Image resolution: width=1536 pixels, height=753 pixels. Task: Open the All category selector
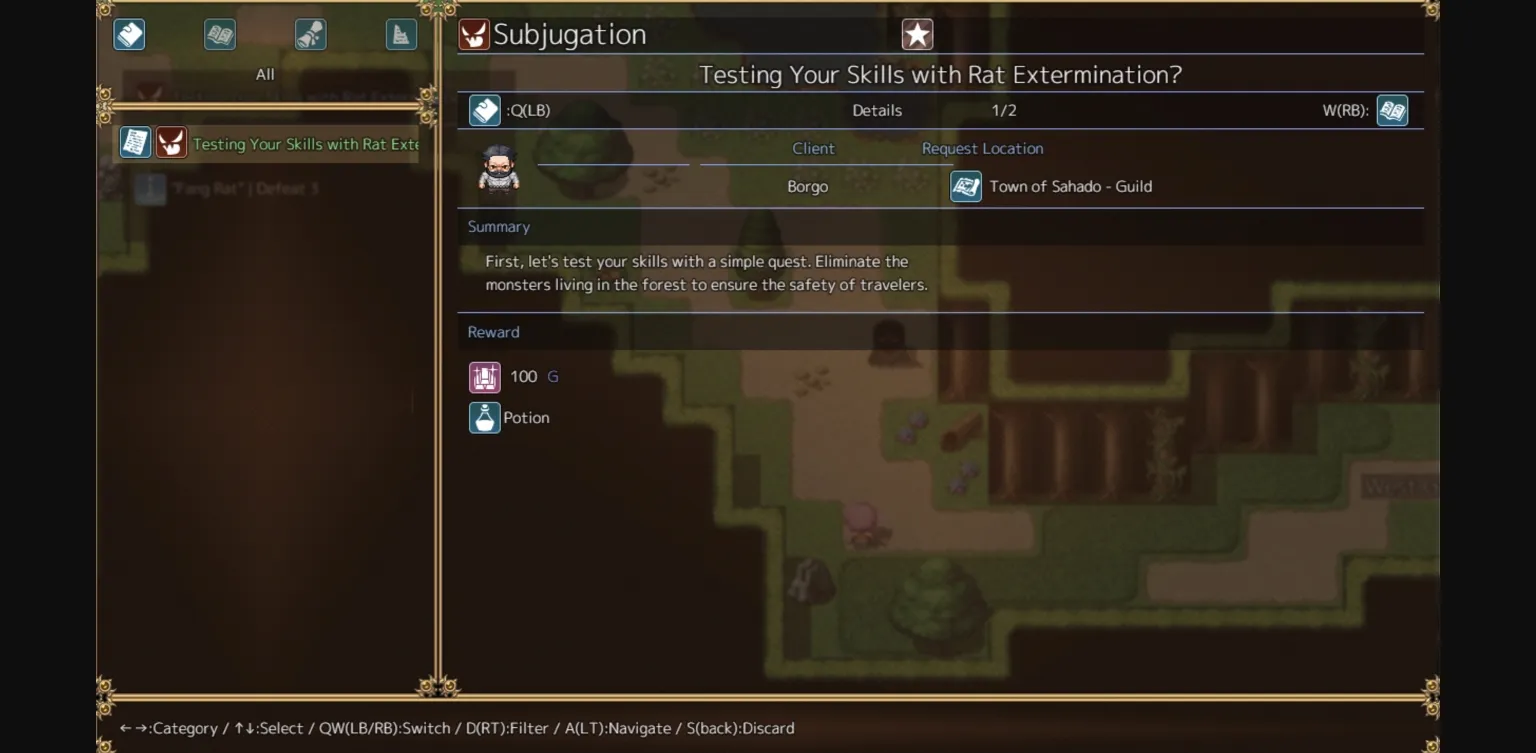[264, 73]
